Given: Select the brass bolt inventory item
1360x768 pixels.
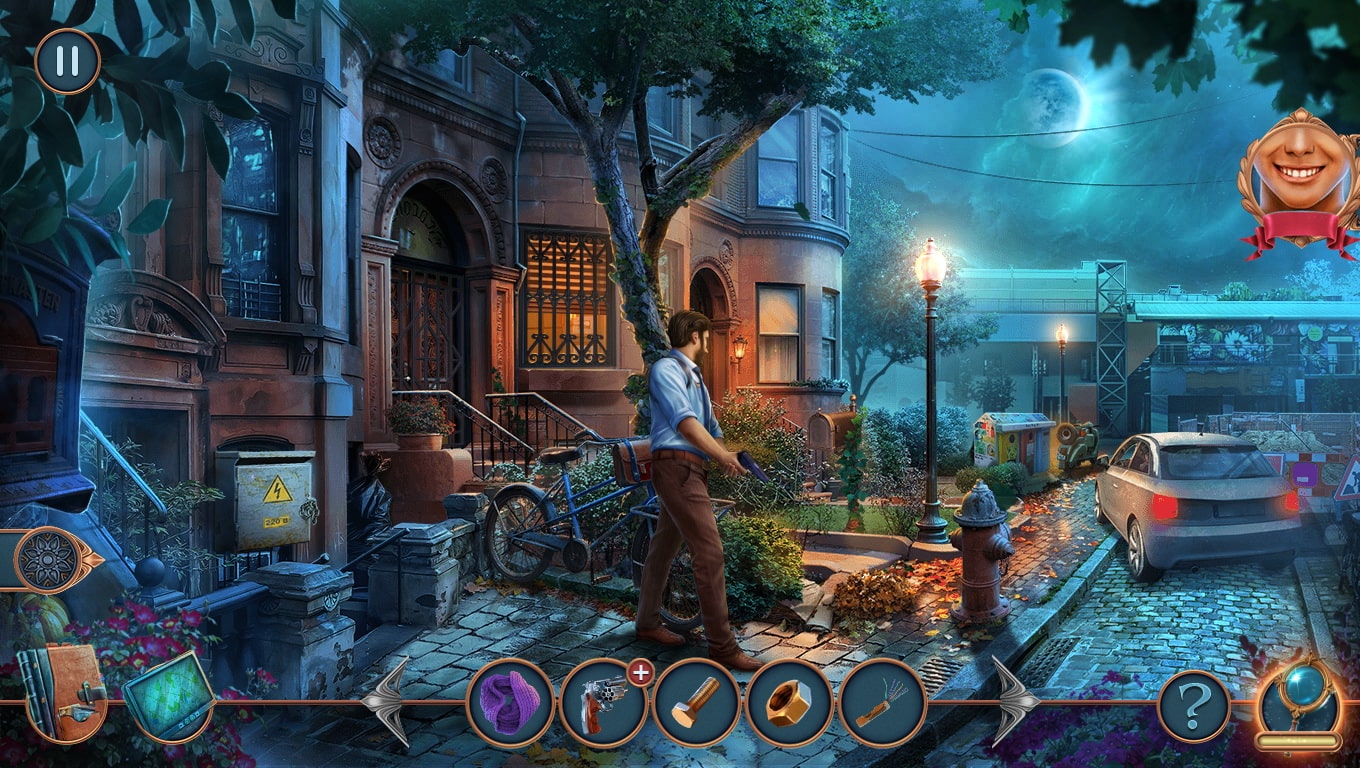Looking at the screenshot, I should click(x=696, y=702).
